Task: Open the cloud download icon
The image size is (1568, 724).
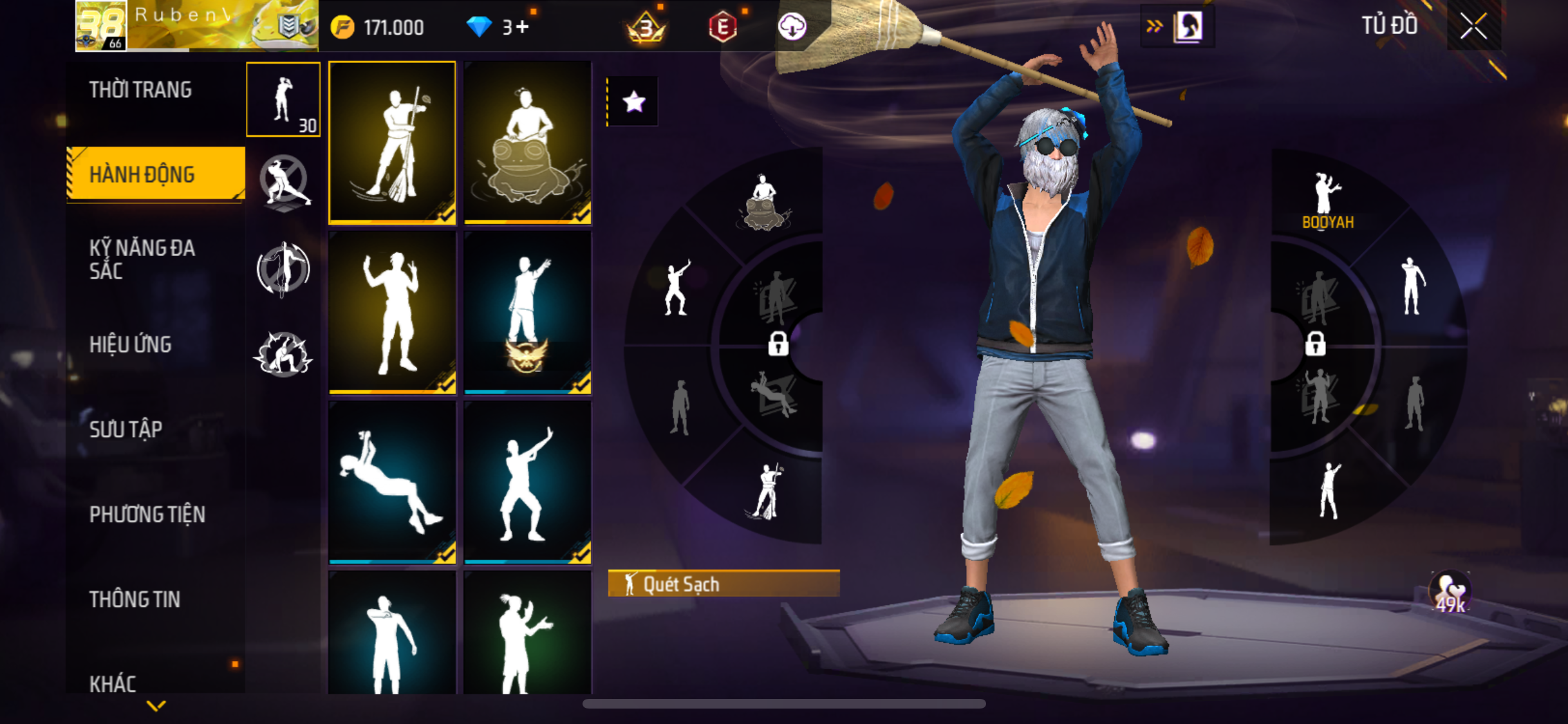Action: click(x=792, y=27)
